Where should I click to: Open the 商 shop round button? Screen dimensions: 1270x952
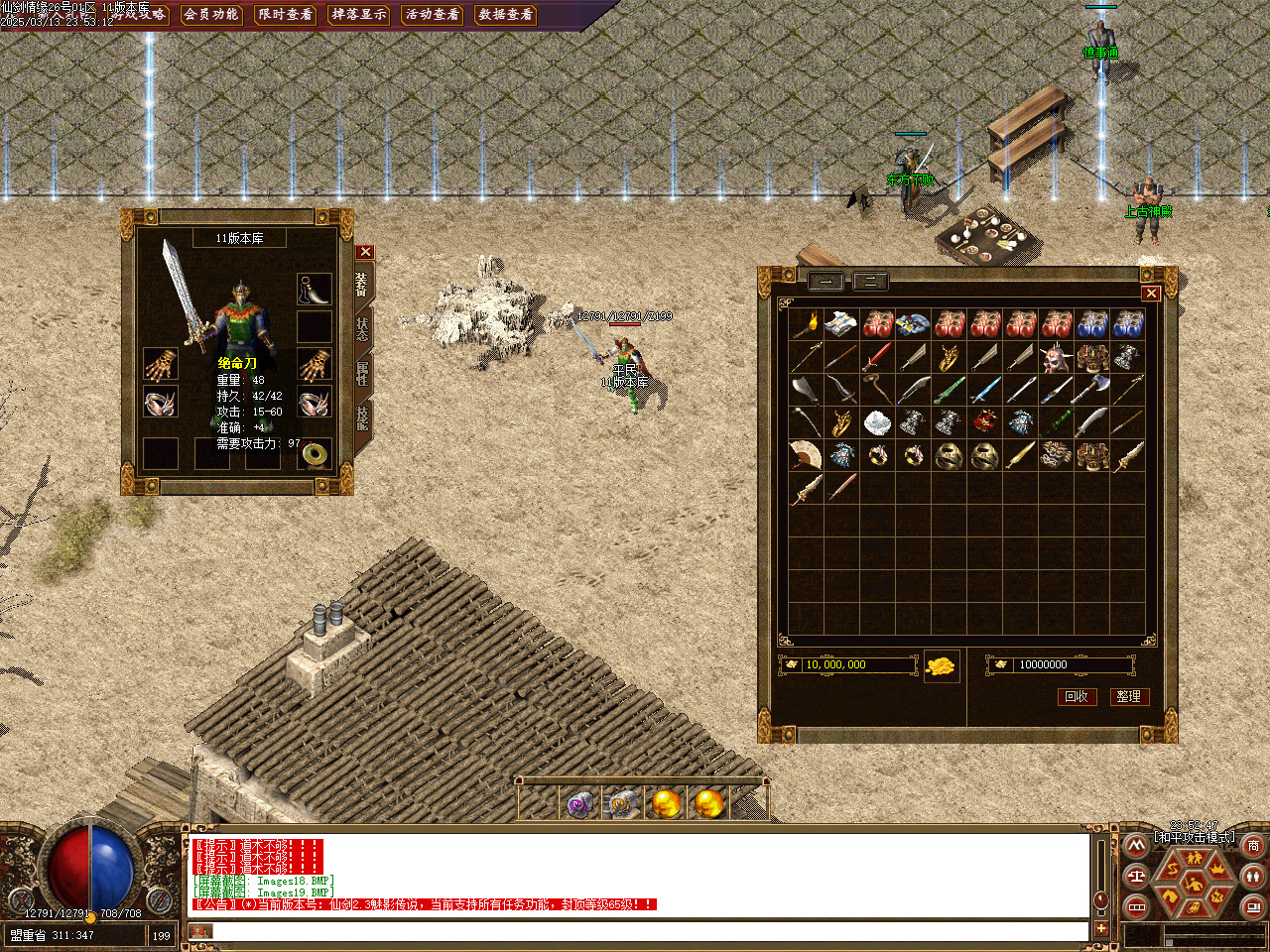(x=1253, y=846)
